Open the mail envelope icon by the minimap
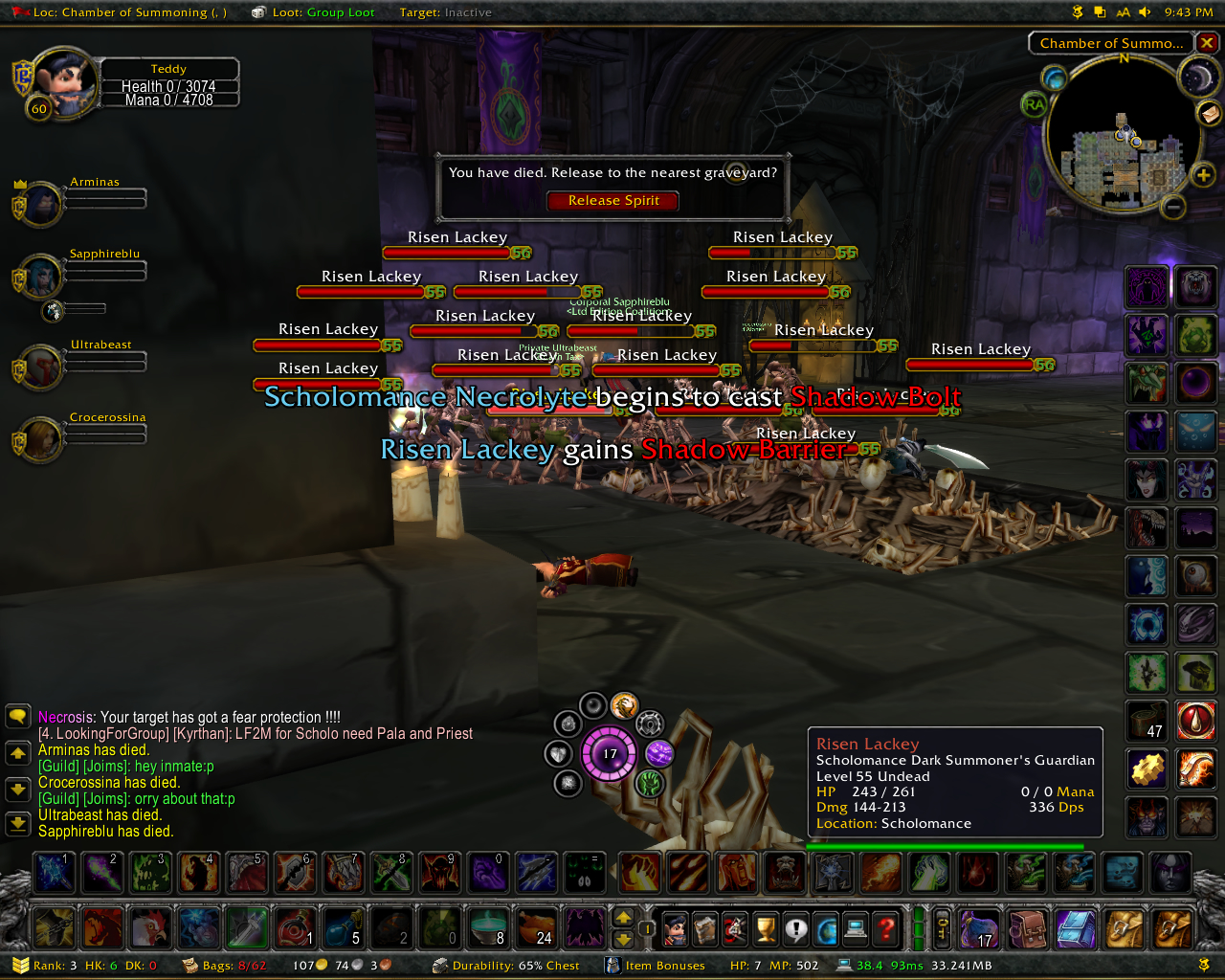The image size is (1225, 980). point(1210,113)
